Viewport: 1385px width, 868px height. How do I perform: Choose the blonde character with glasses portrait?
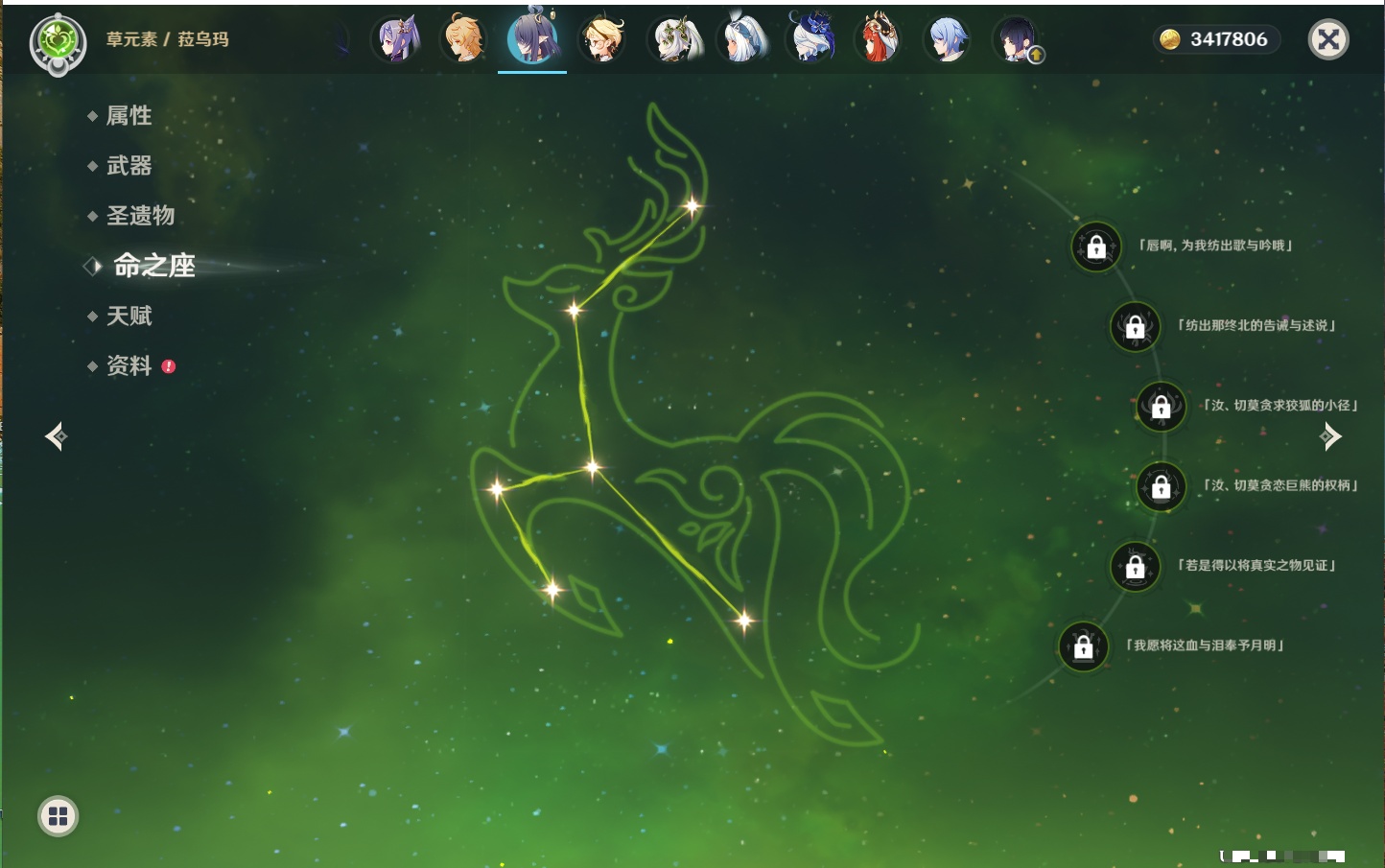tap(602, 39)
